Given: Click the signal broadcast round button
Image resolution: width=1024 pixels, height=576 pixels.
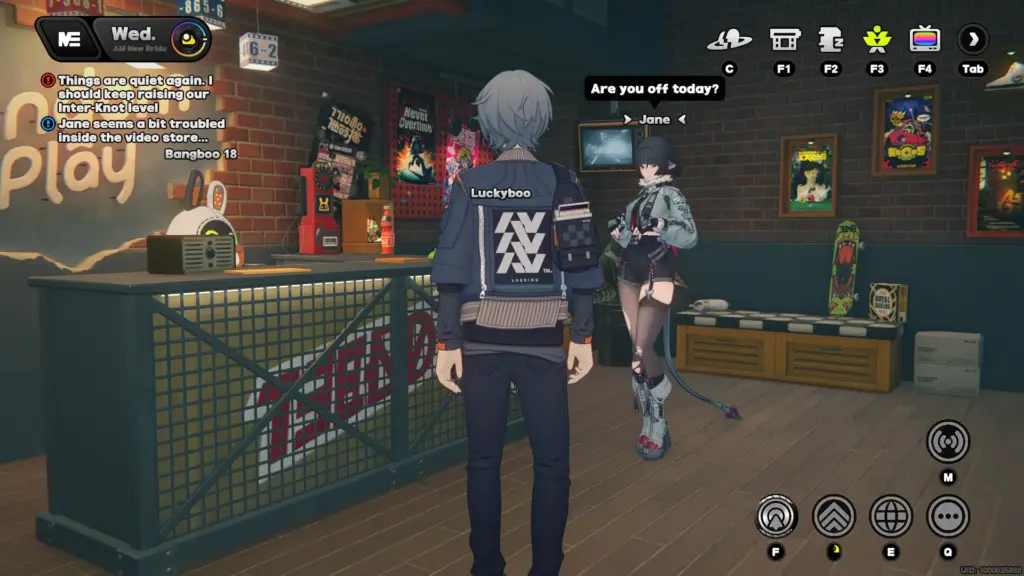Looking at the screenshot, I should click(947, 441).
